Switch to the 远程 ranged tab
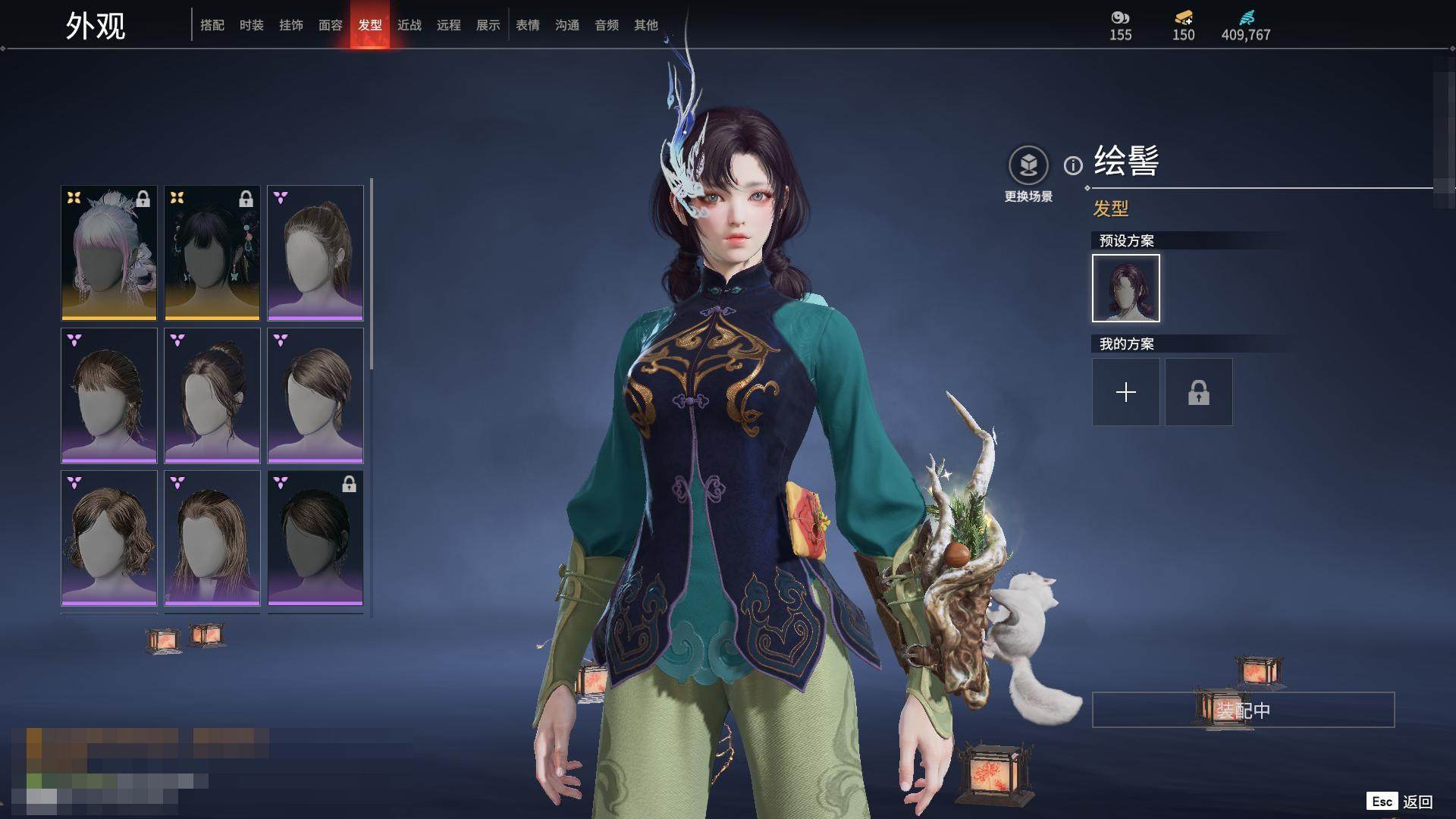The width and height of the screenshot is (1456, 819). [449, 25]
